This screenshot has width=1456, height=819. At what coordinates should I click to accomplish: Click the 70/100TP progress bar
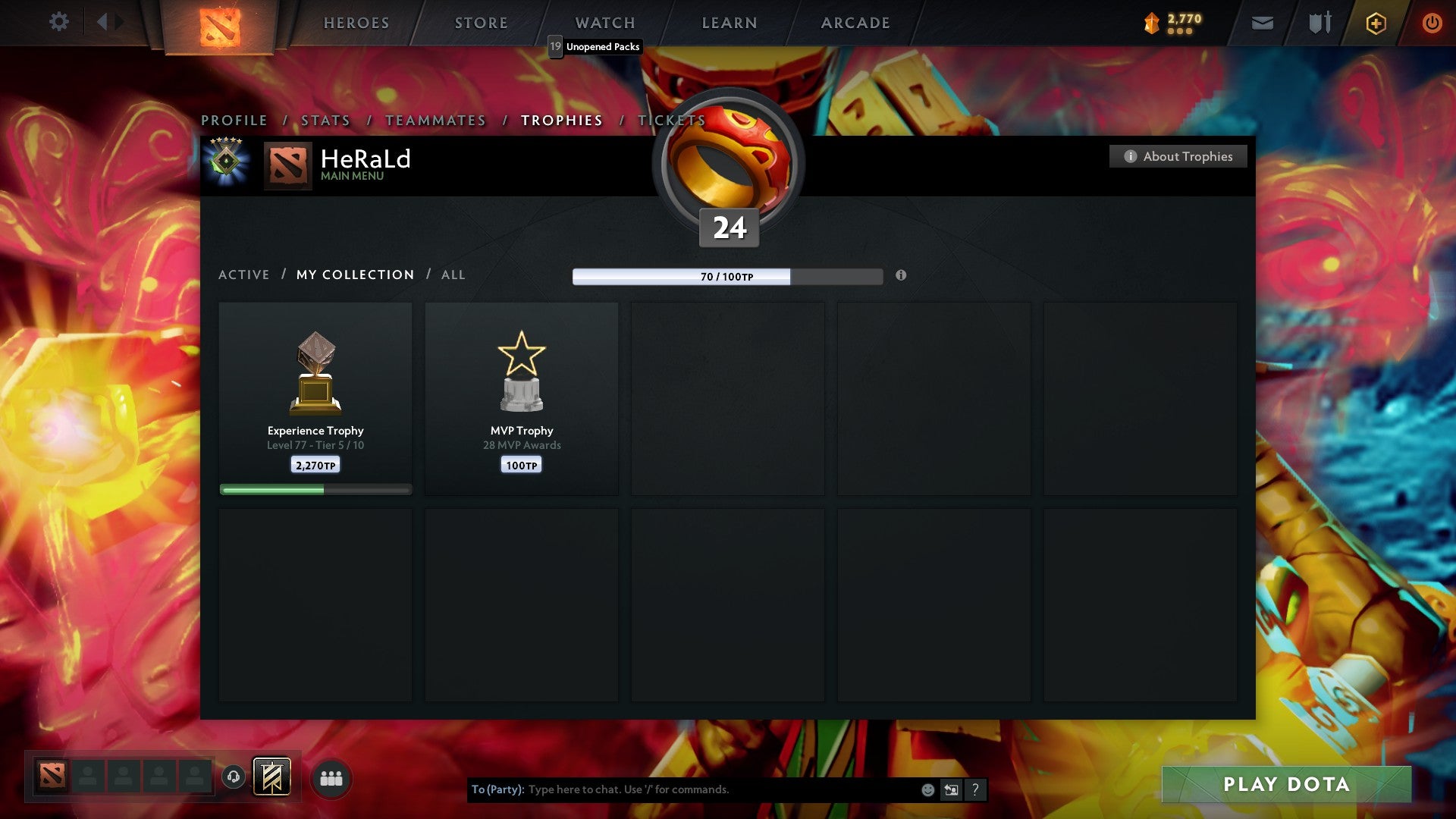pos(726,277)
